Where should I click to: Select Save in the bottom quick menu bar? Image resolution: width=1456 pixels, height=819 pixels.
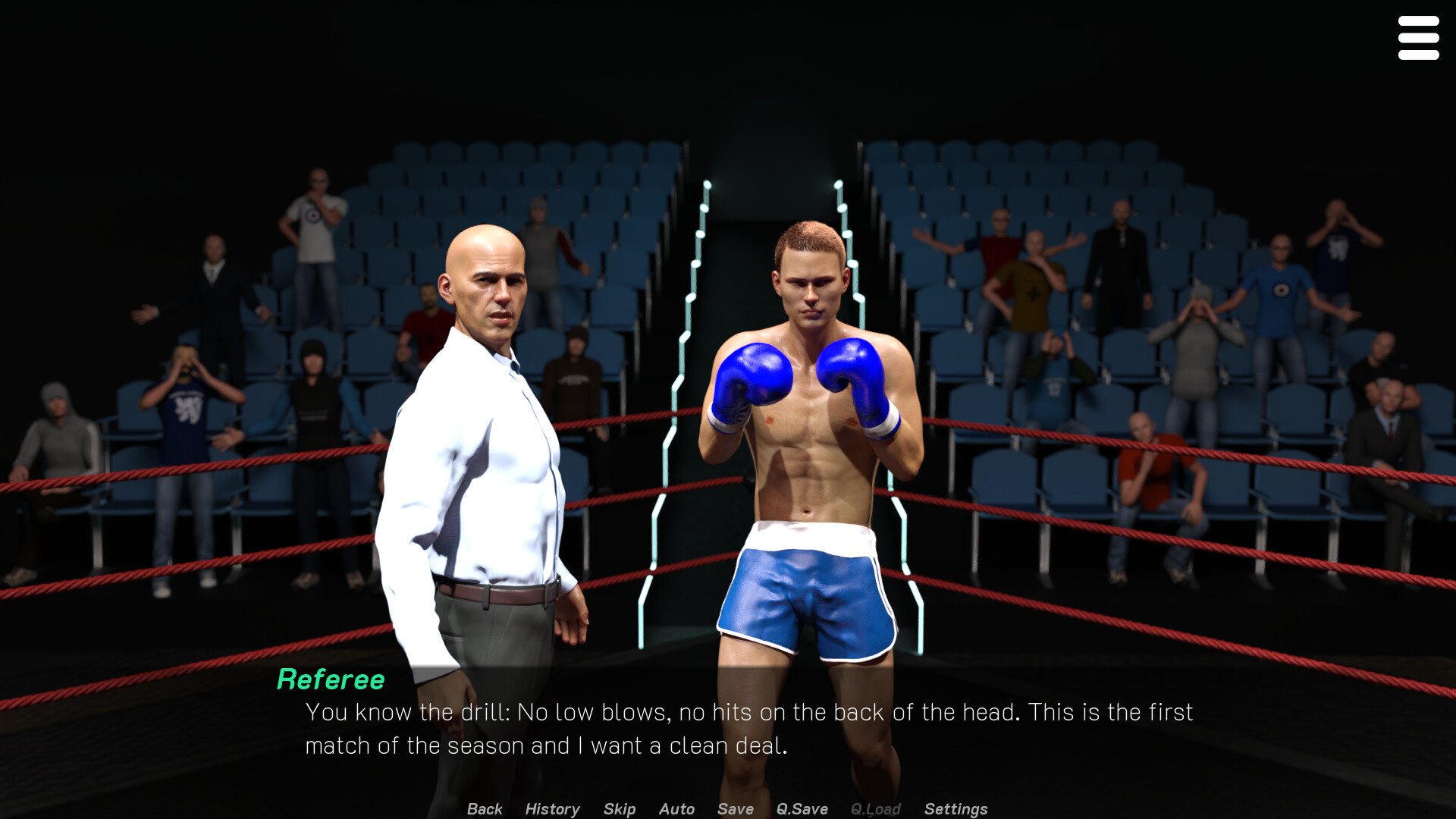(734, 809)
